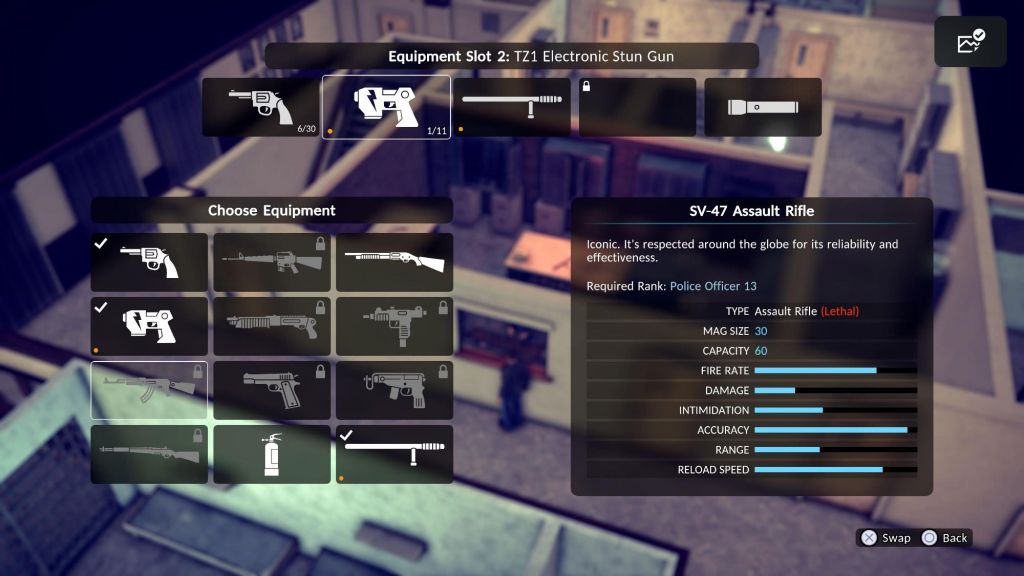Select the flashlight equipment slot

[x=762, y=107]
